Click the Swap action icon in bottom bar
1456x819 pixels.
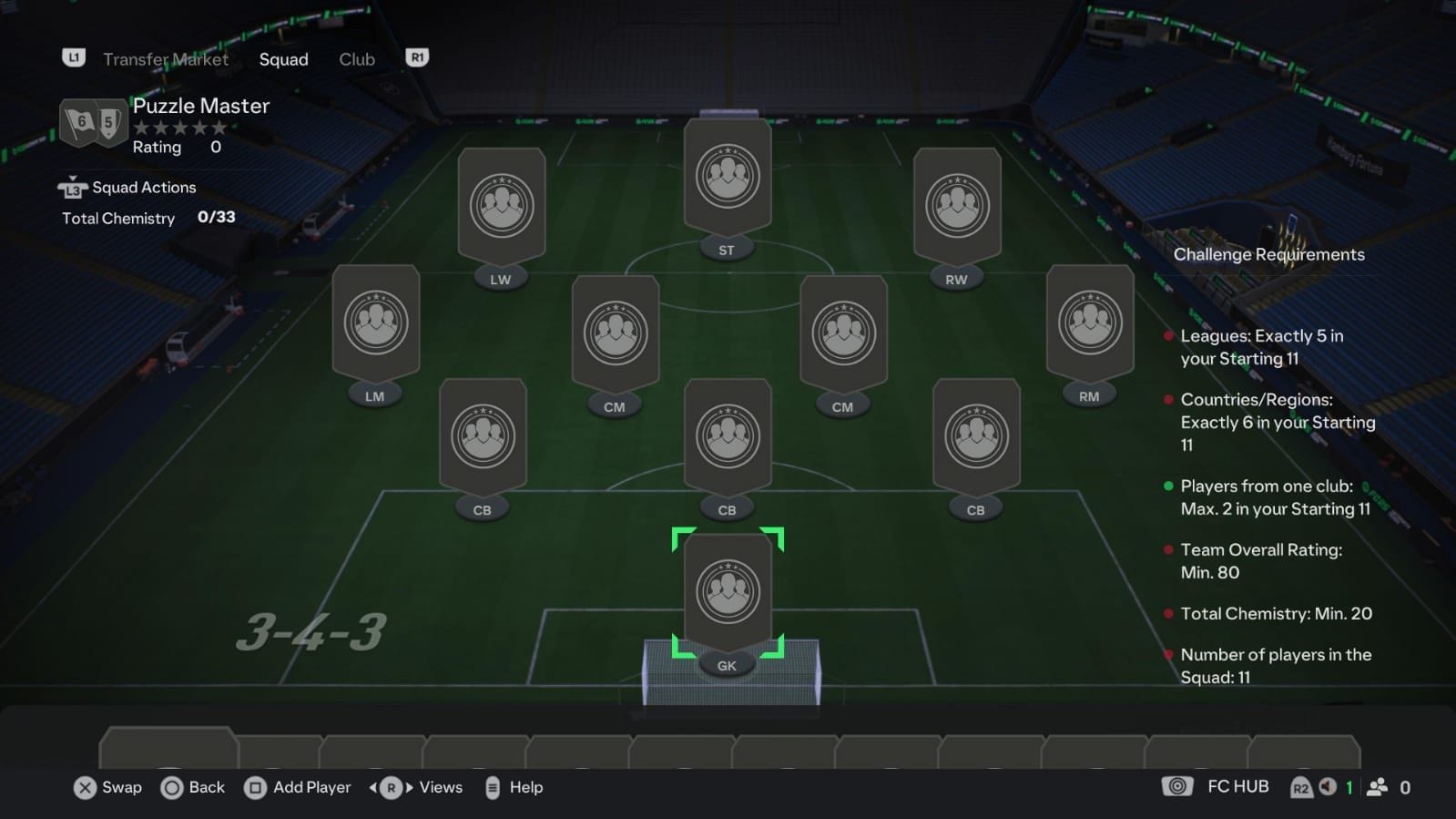click(85, 787)
